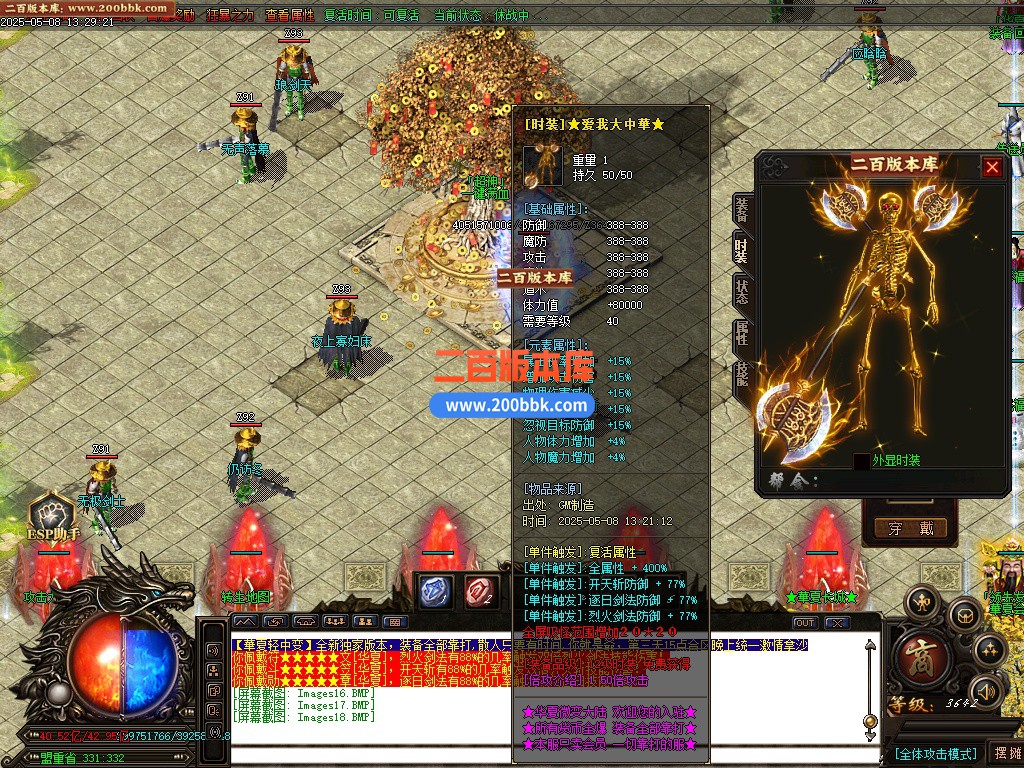Image resolution: width=1024 pixels, height=768 pixels.
Task: Click the X button beside OUT
Action: pyautogui.click(x=836, y=622)
